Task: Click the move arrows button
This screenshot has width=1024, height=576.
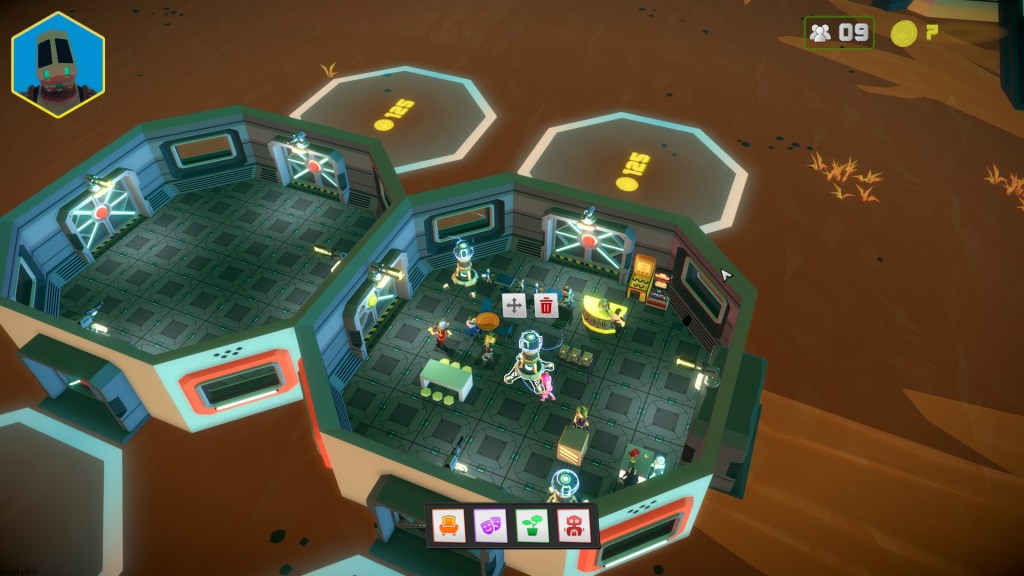Action: 514,306
